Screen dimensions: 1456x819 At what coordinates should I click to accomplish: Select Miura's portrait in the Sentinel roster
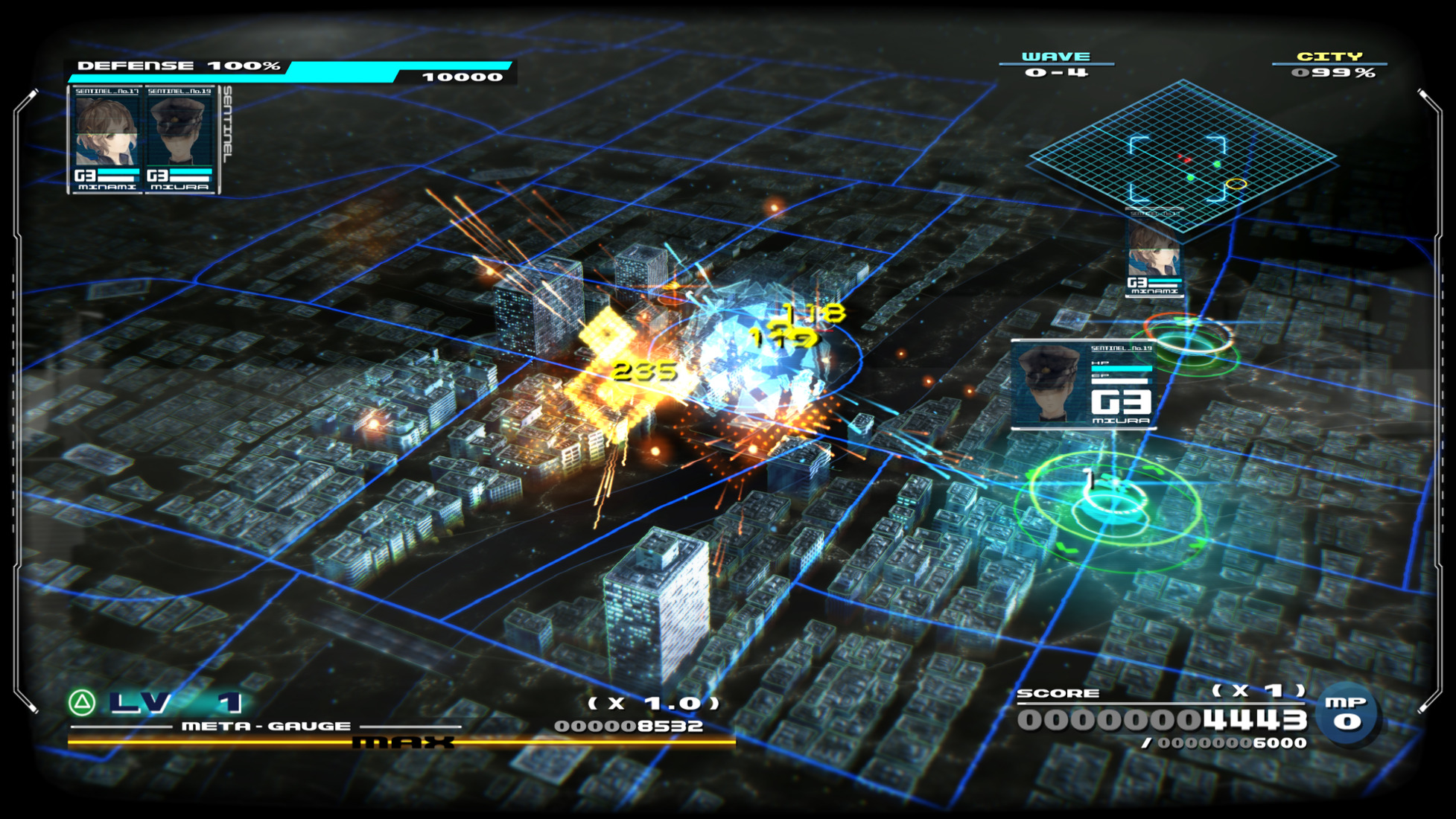179,134
